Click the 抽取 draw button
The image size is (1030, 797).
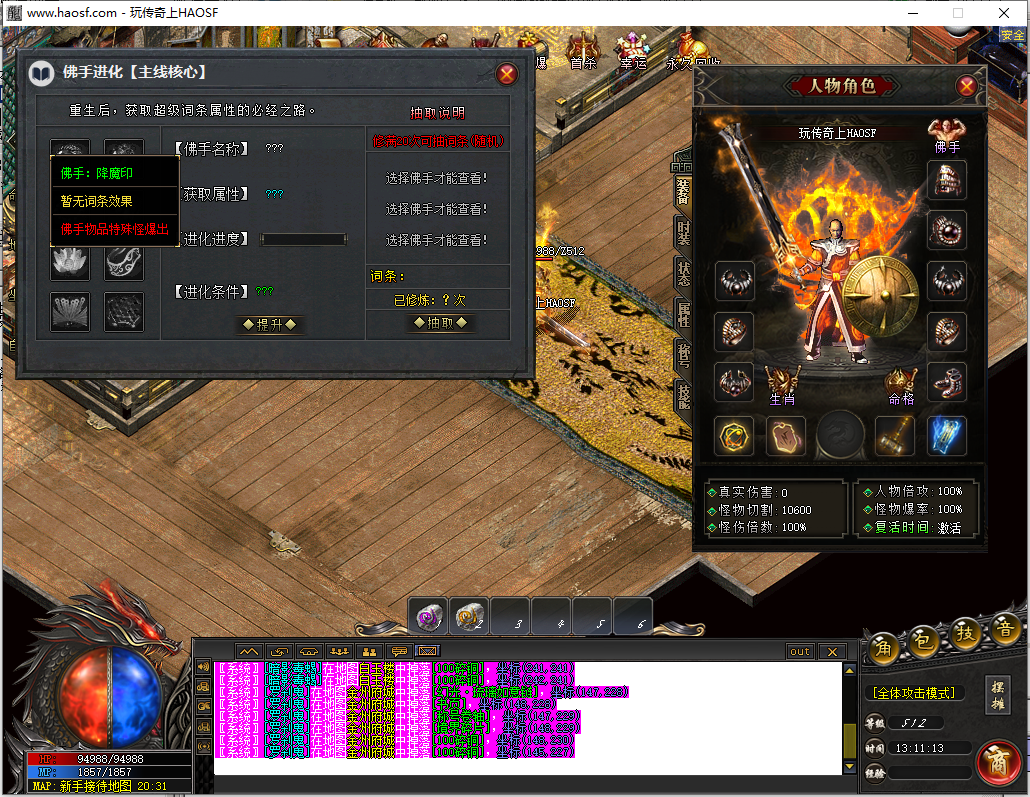pos(439,323)
